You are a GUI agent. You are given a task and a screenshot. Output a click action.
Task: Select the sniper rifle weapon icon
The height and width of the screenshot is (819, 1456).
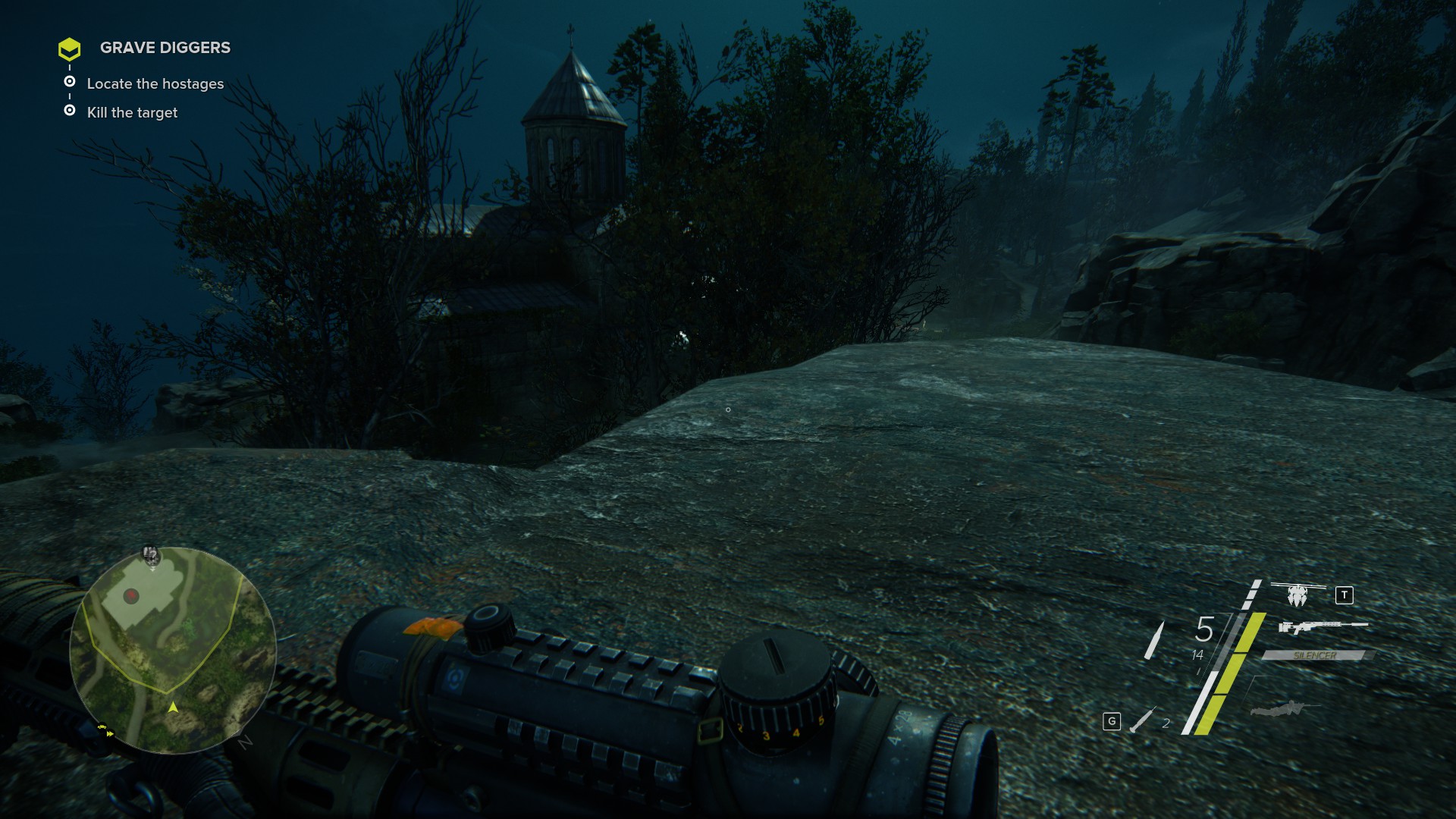tap(1322, 627)
